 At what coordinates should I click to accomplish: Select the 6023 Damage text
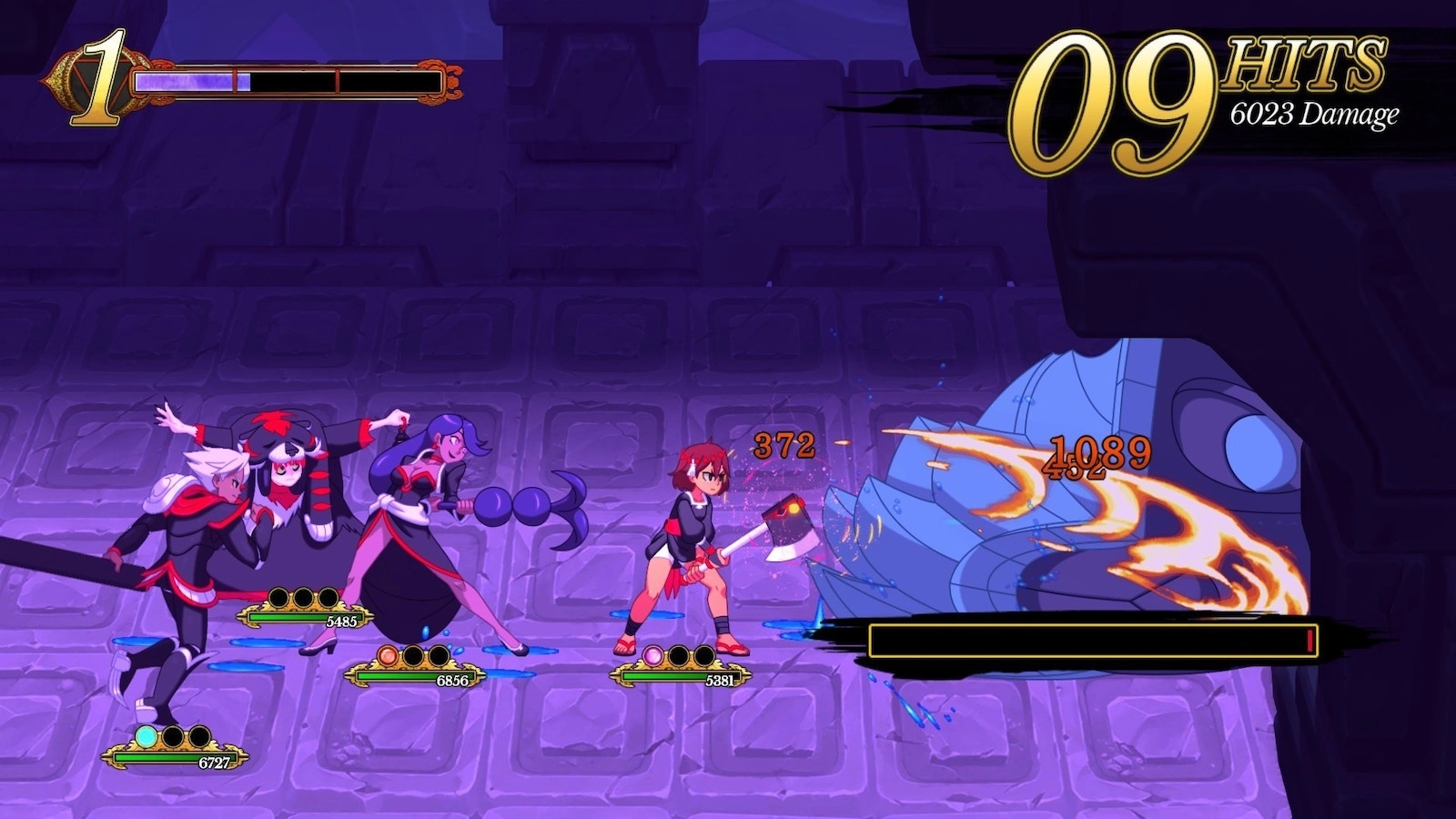[x=1312, y=115]
